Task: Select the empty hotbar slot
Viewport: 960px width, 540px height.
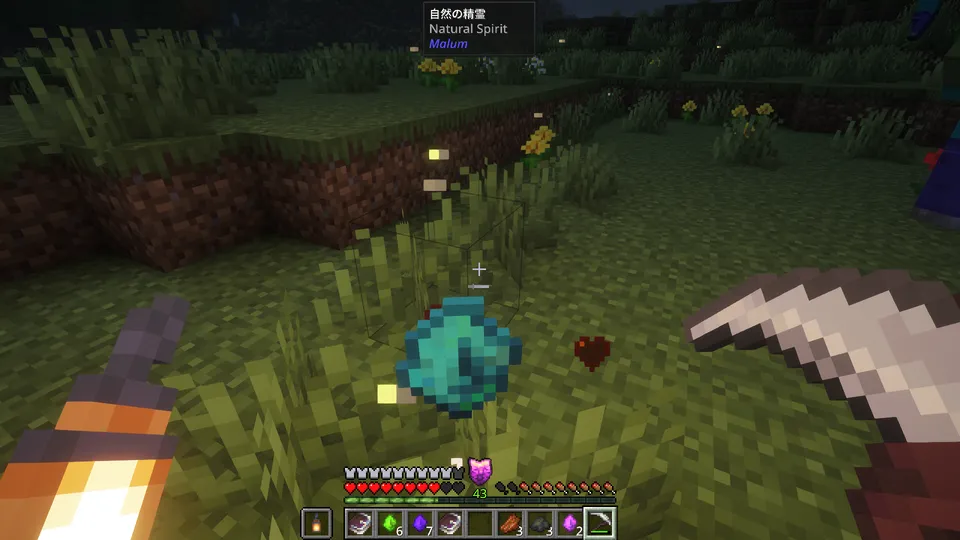Action: [x=480, y=523]
